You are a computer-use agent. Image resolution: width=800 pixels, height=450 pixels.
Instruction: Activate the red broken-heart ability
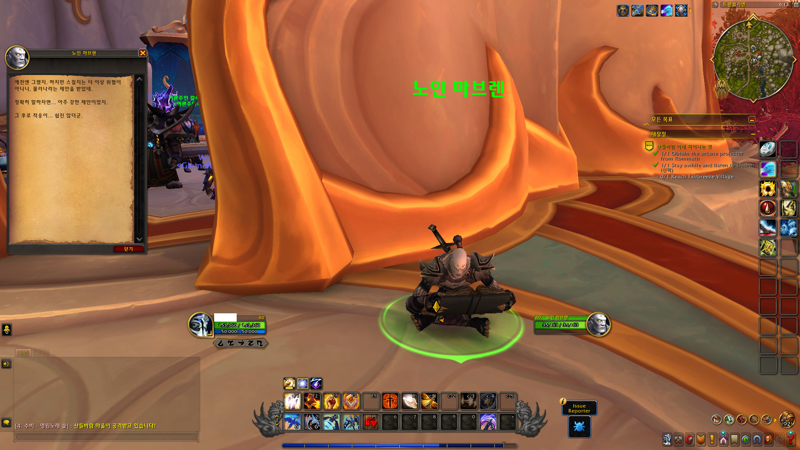coord(371,422)
